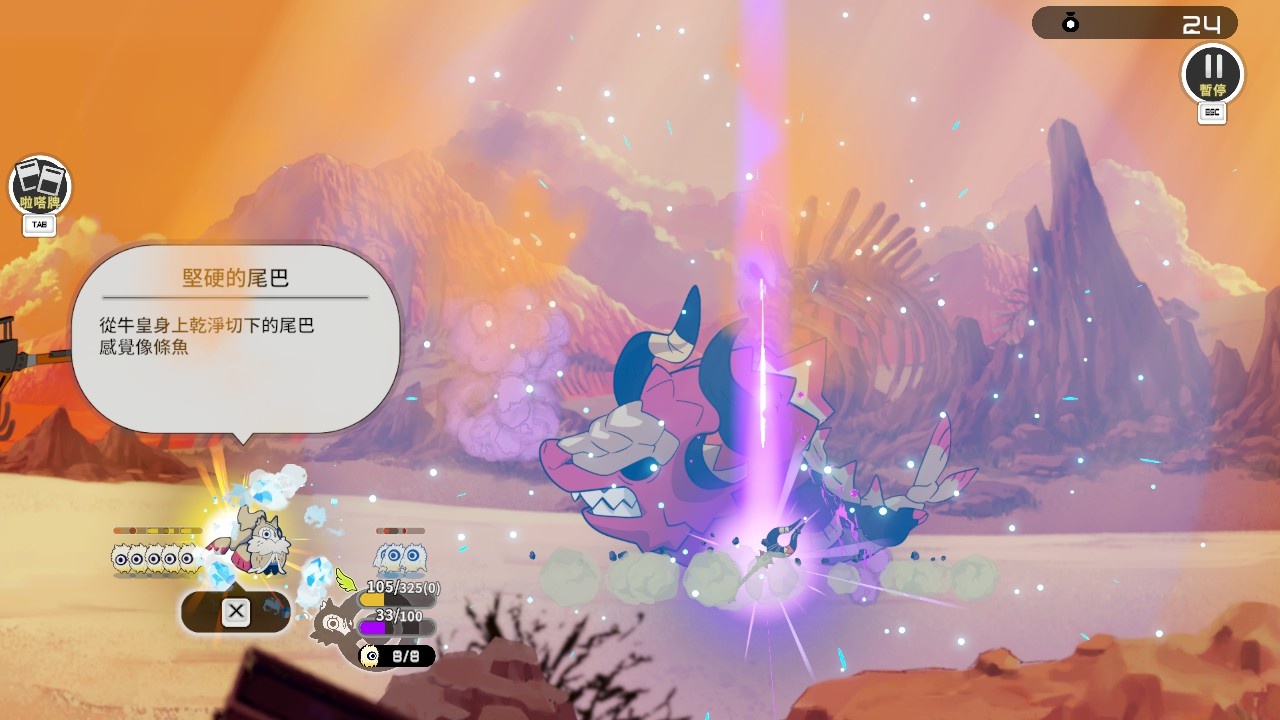Pause the game with the 暫停 button
Screen dimensions: 1280x720
(x=1212, y=73)
